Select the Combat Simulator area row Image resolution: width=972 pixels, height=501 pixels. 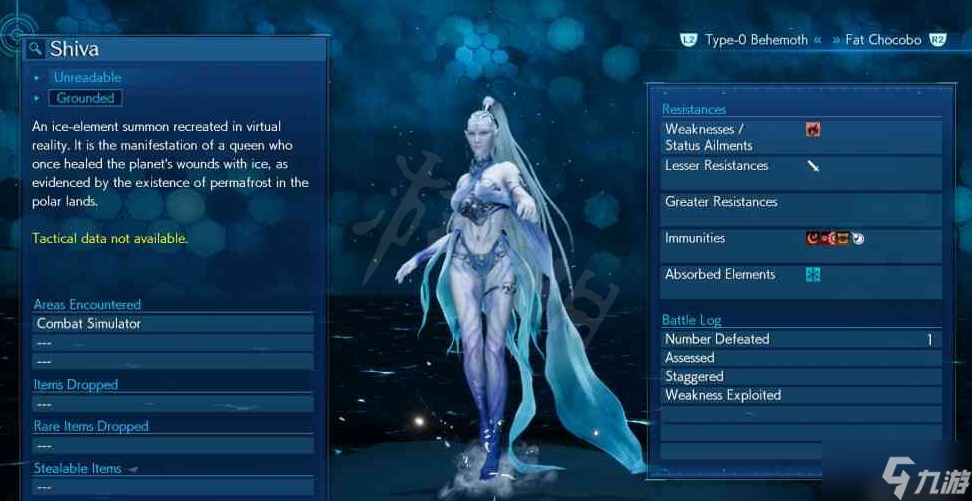(x=172, y=324)
